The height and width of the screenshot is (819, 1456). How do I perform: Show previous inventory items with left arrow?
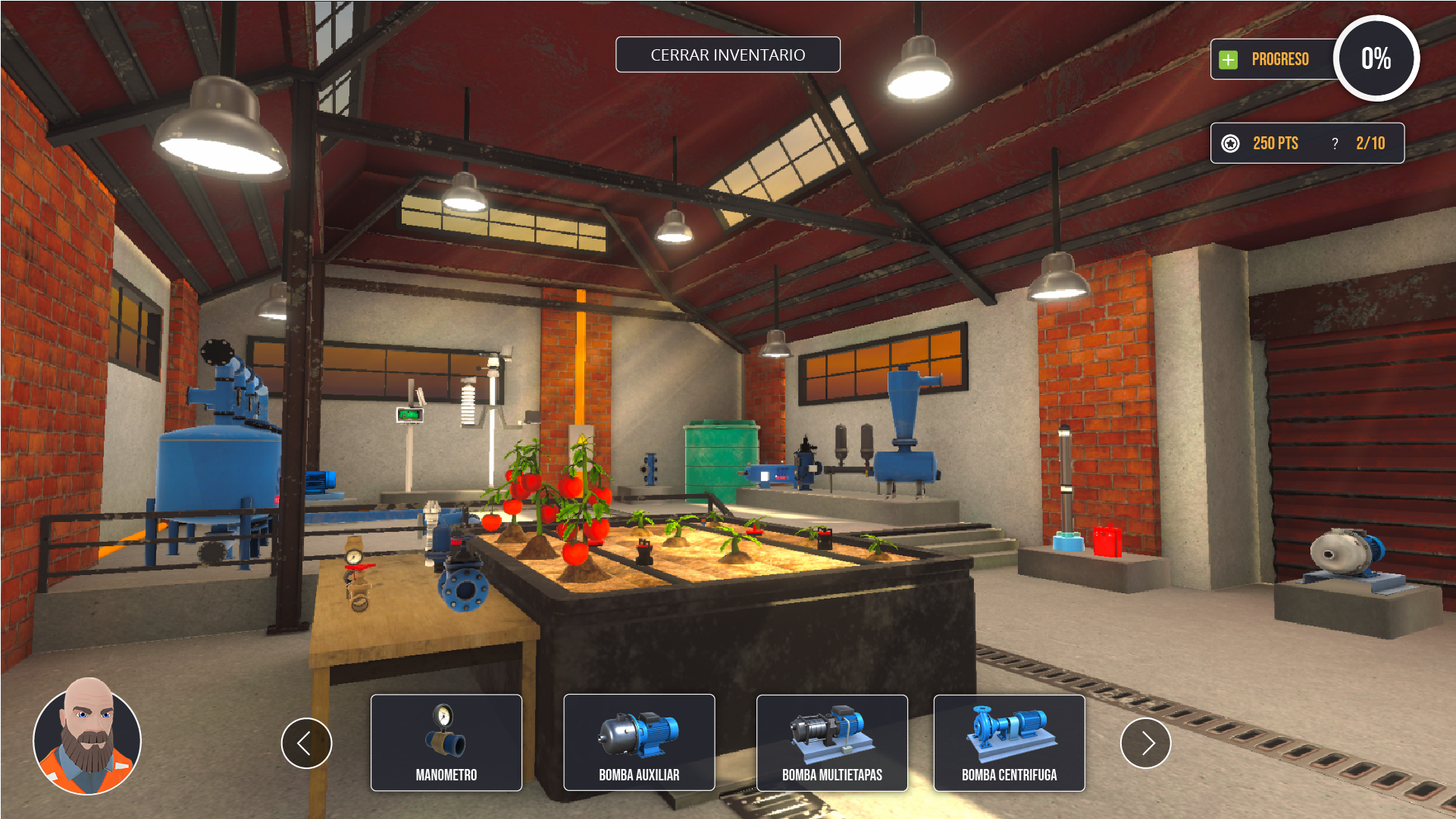coord(306,743)
